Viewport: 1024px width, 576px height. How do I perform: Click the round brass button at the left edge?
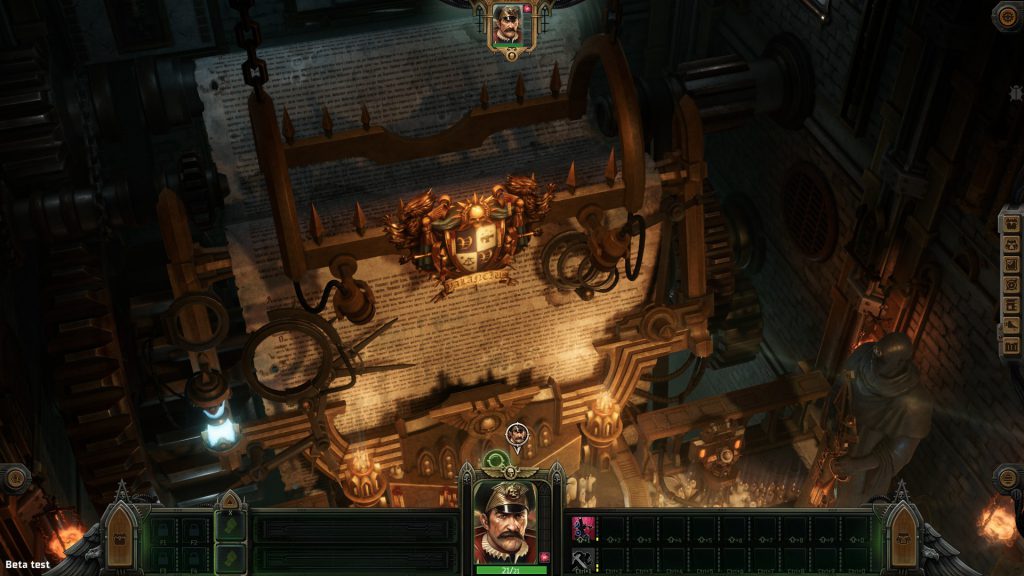(15, 478)
